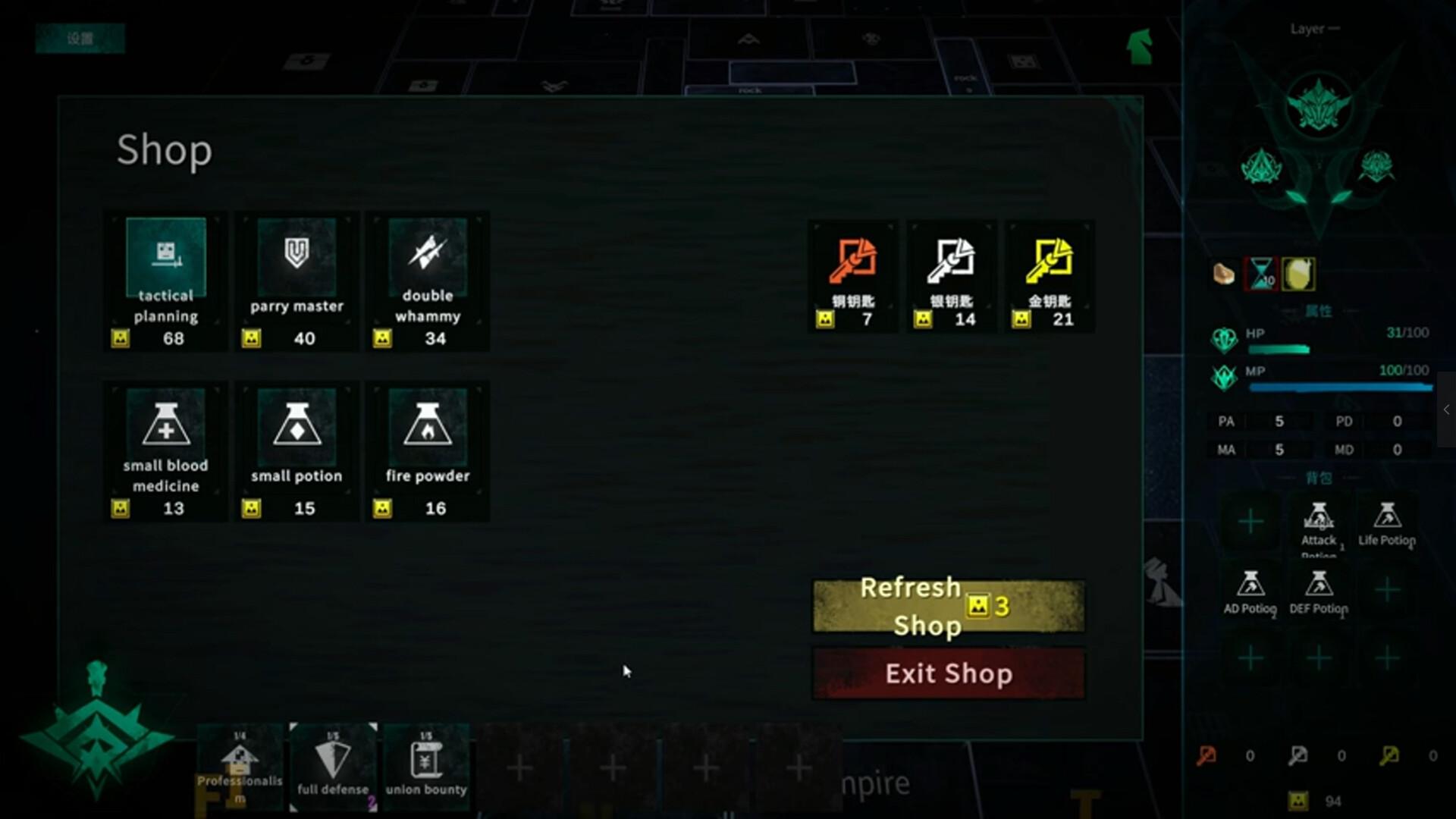This screenshot has width=1456, height=819.
Task: Open the 设置 settings menu
Action: tap(80, 38)
